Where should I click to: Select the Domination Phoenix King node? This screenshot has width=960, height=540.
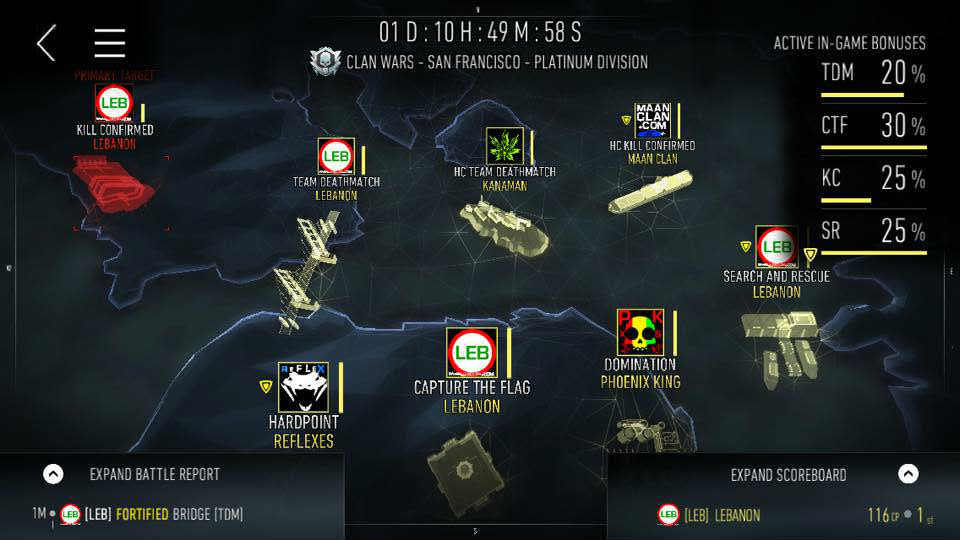pyautogui.click(x=640, y=333)
